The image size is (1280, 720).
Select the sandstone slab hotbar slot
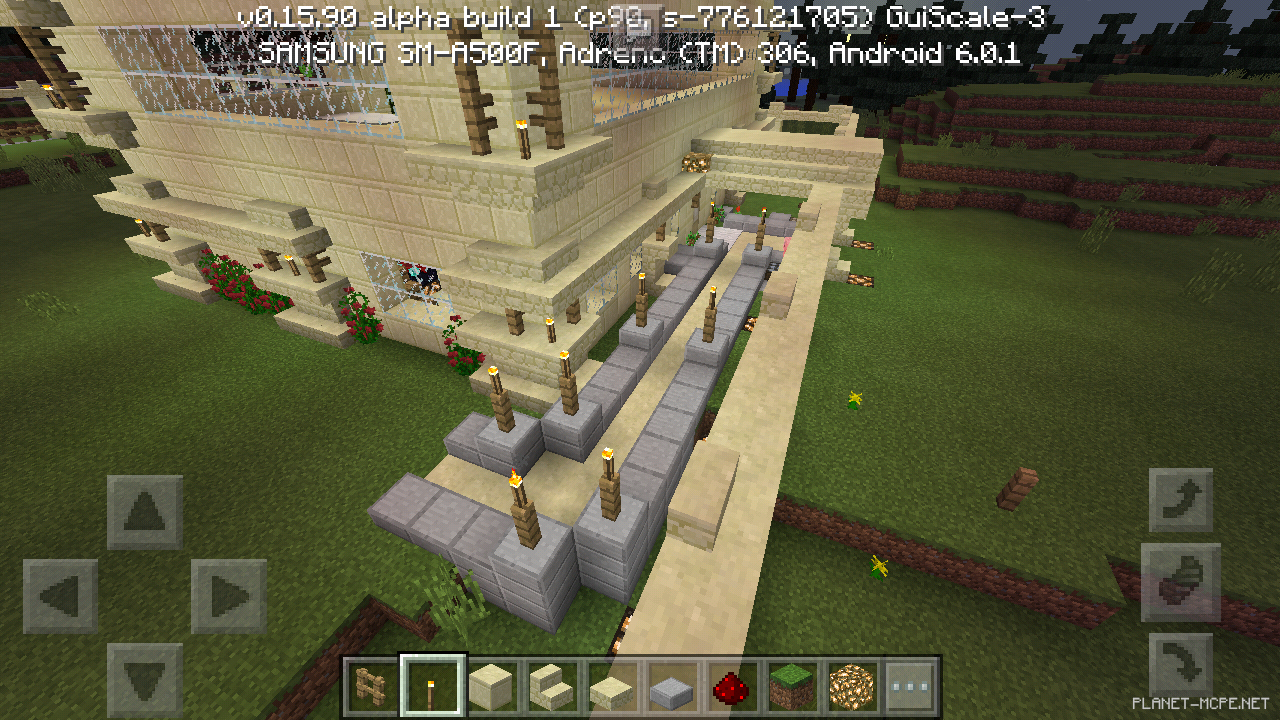pyautogui.click(x=612, y=686)
